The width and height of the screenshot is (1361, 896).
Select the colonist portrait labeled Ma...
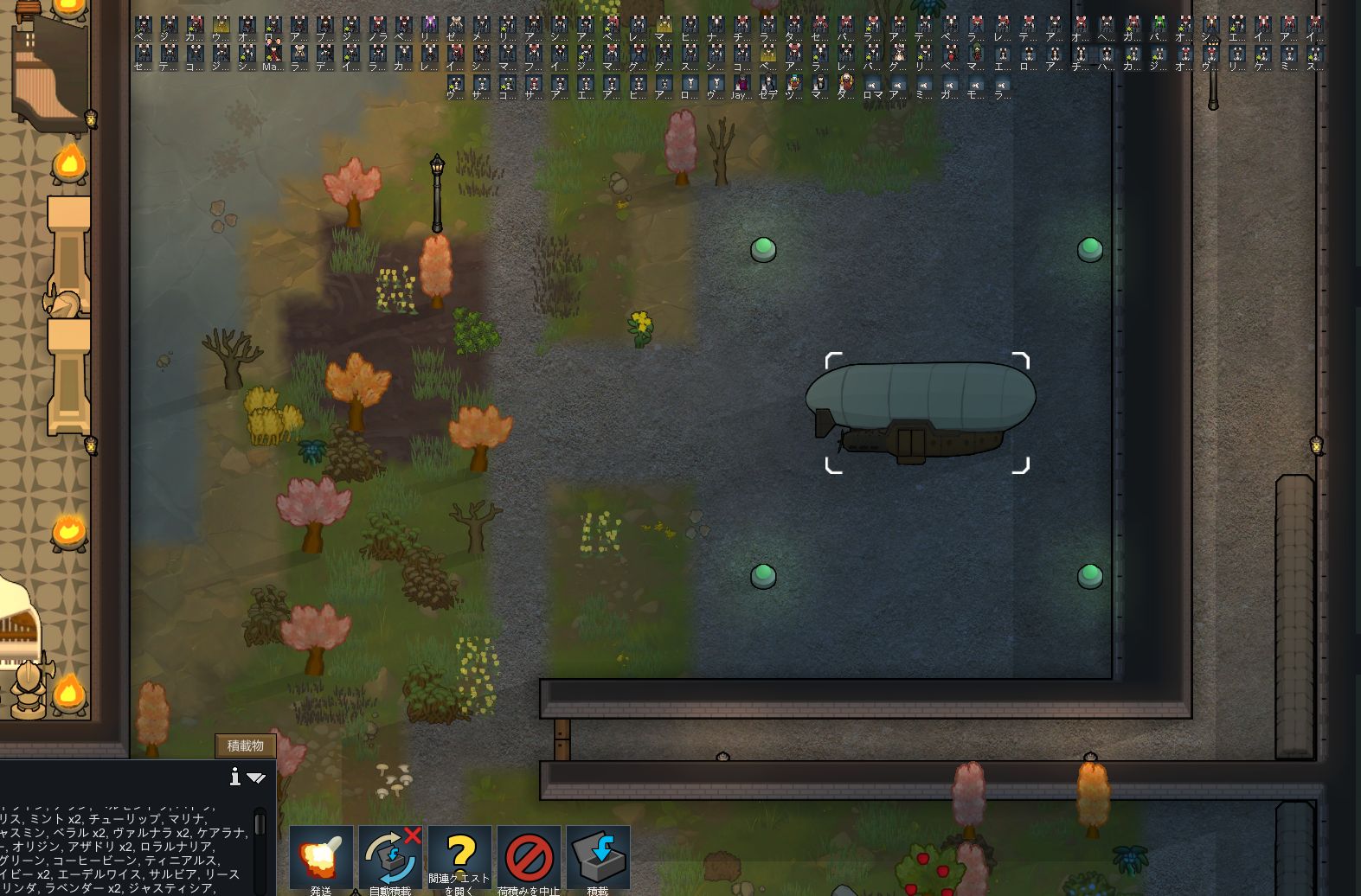tap(273, 55)
